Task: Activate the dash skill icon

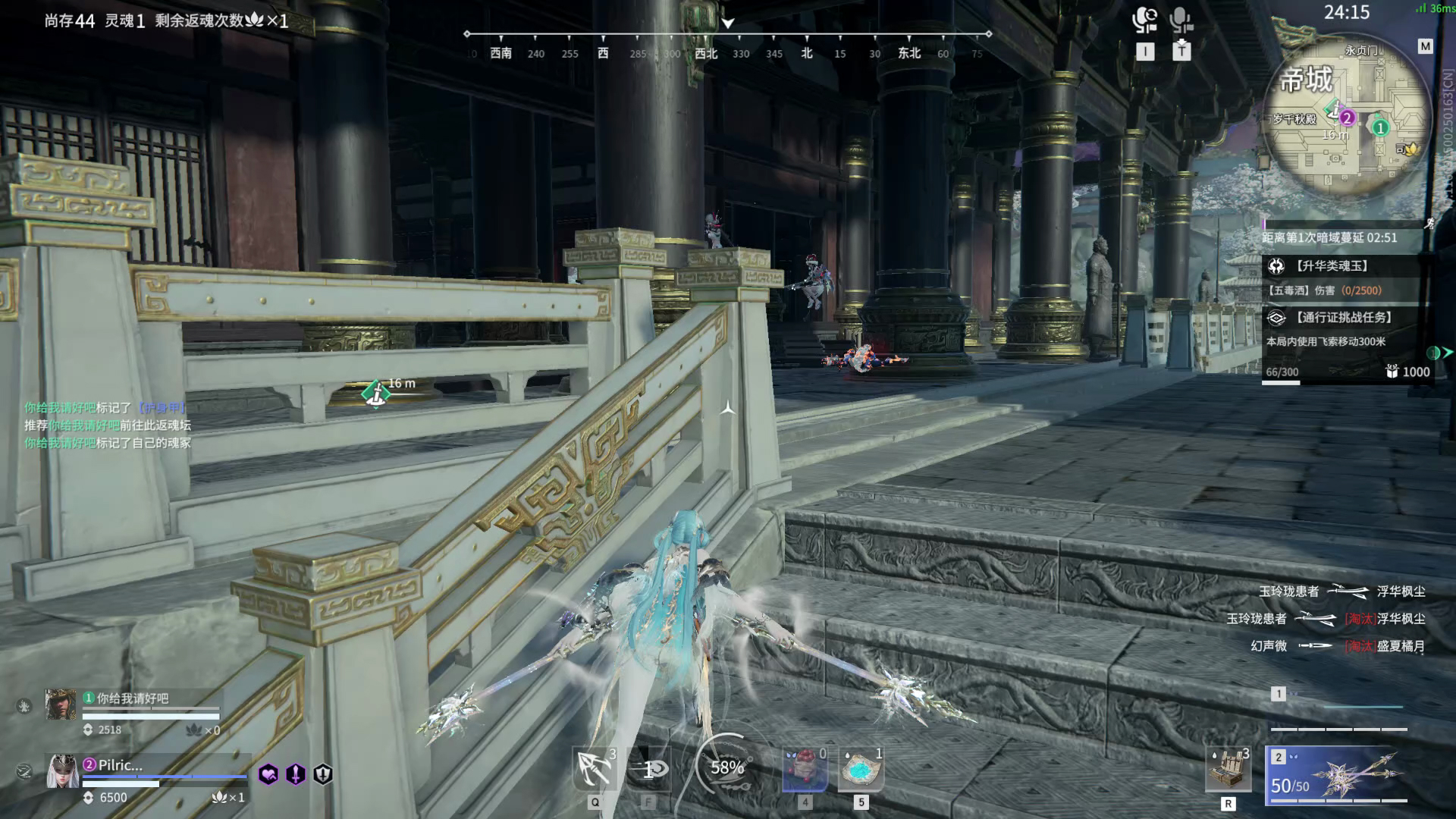Action: (x=649, y=769)
